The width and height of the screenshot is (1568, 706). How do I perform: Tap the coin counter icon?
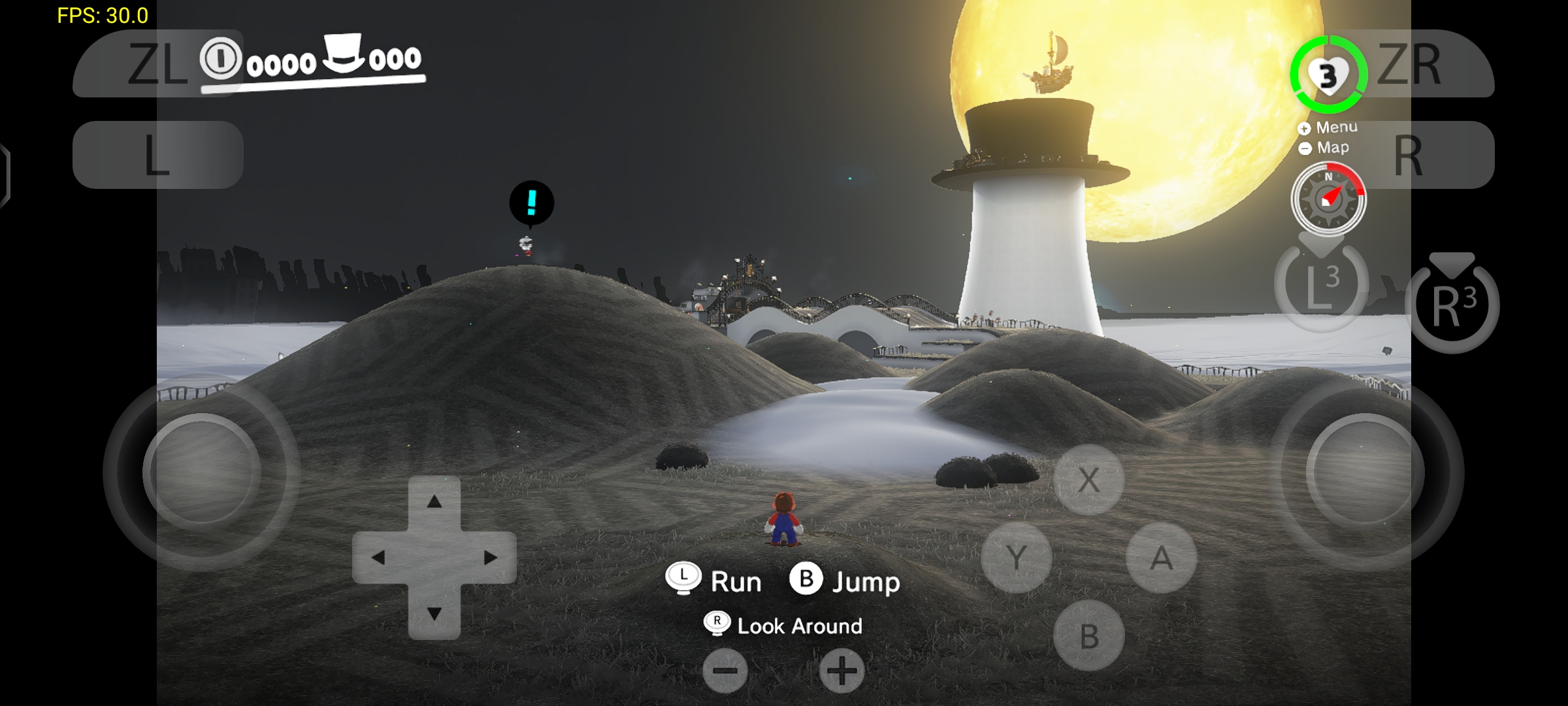click(220, 60)
